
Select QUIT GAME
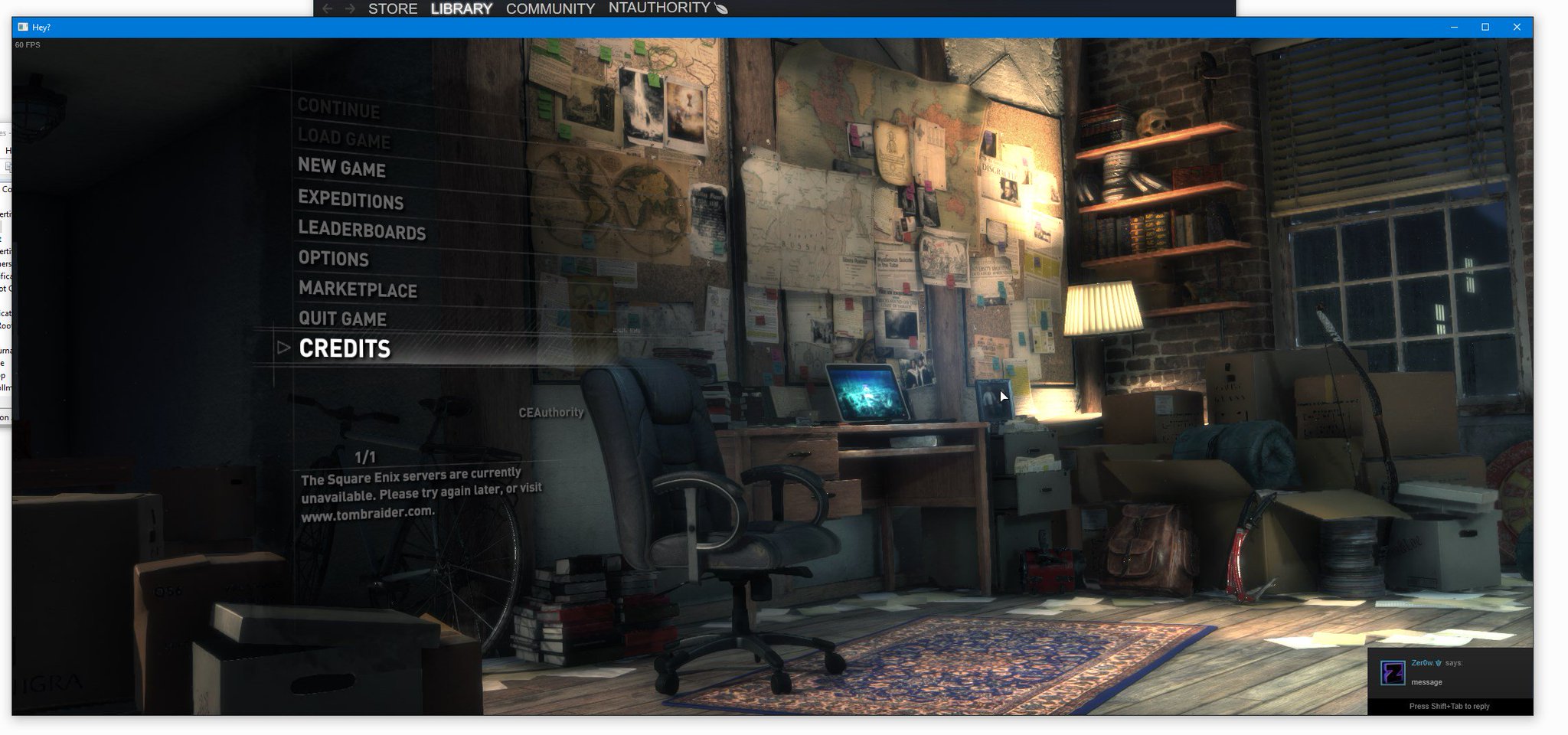point(343,319)
